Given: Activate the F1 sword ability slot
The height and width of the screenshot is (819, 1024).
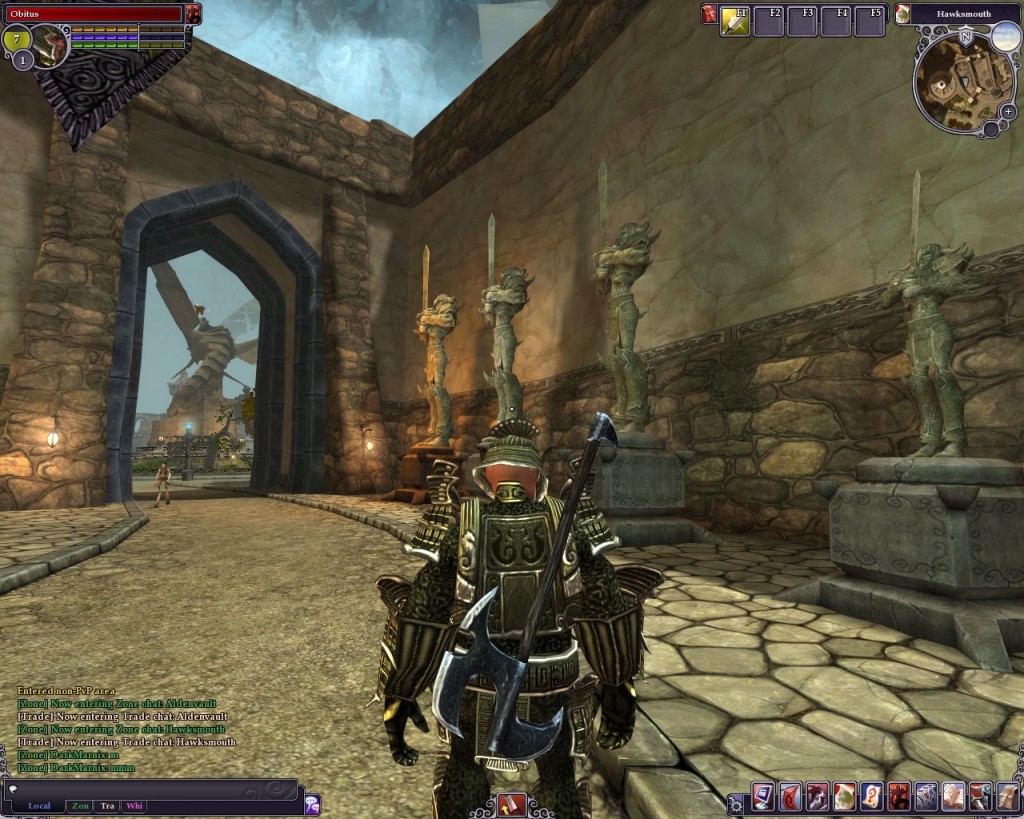Looking at the screenshot, I should click(x=735, y=21).
